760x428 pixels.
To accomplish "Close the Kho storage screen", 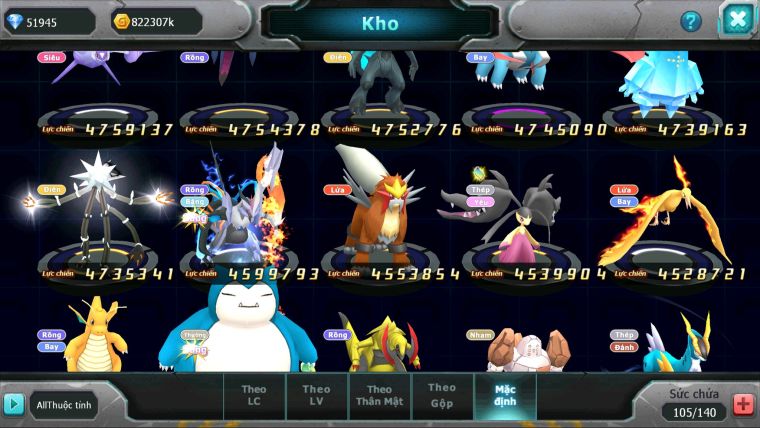I will (736, 20).
